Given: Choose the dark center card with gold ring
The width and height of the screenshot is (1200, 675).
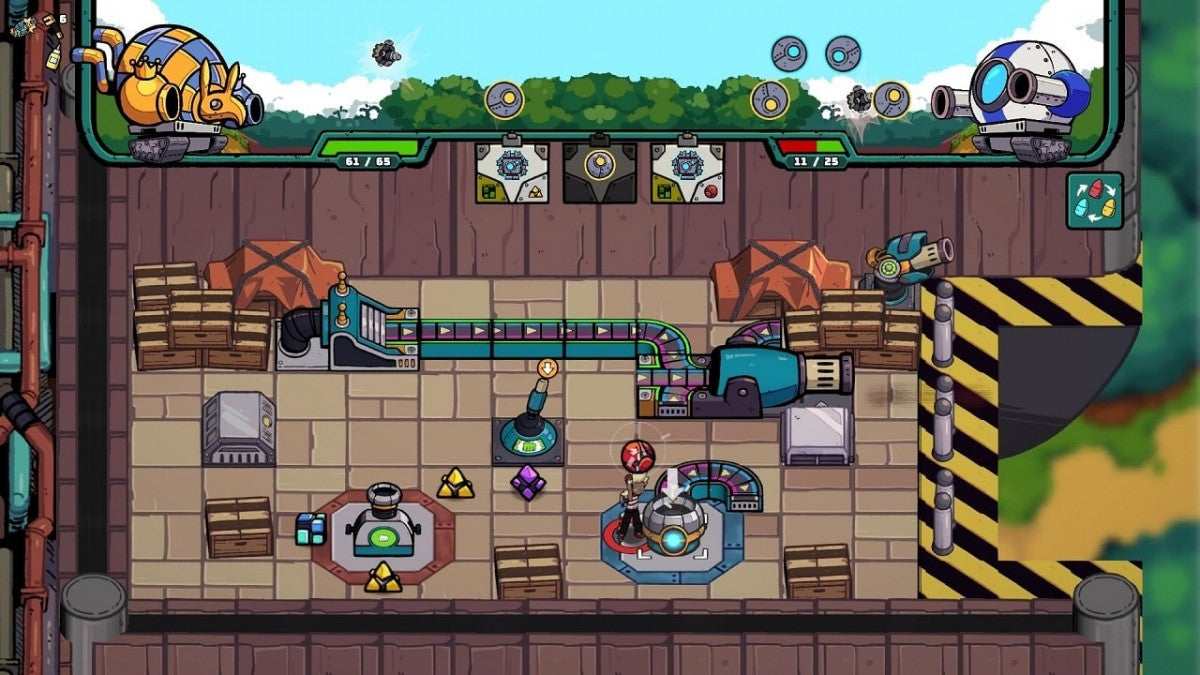Looking at the screenshot, I should (599, 172).
